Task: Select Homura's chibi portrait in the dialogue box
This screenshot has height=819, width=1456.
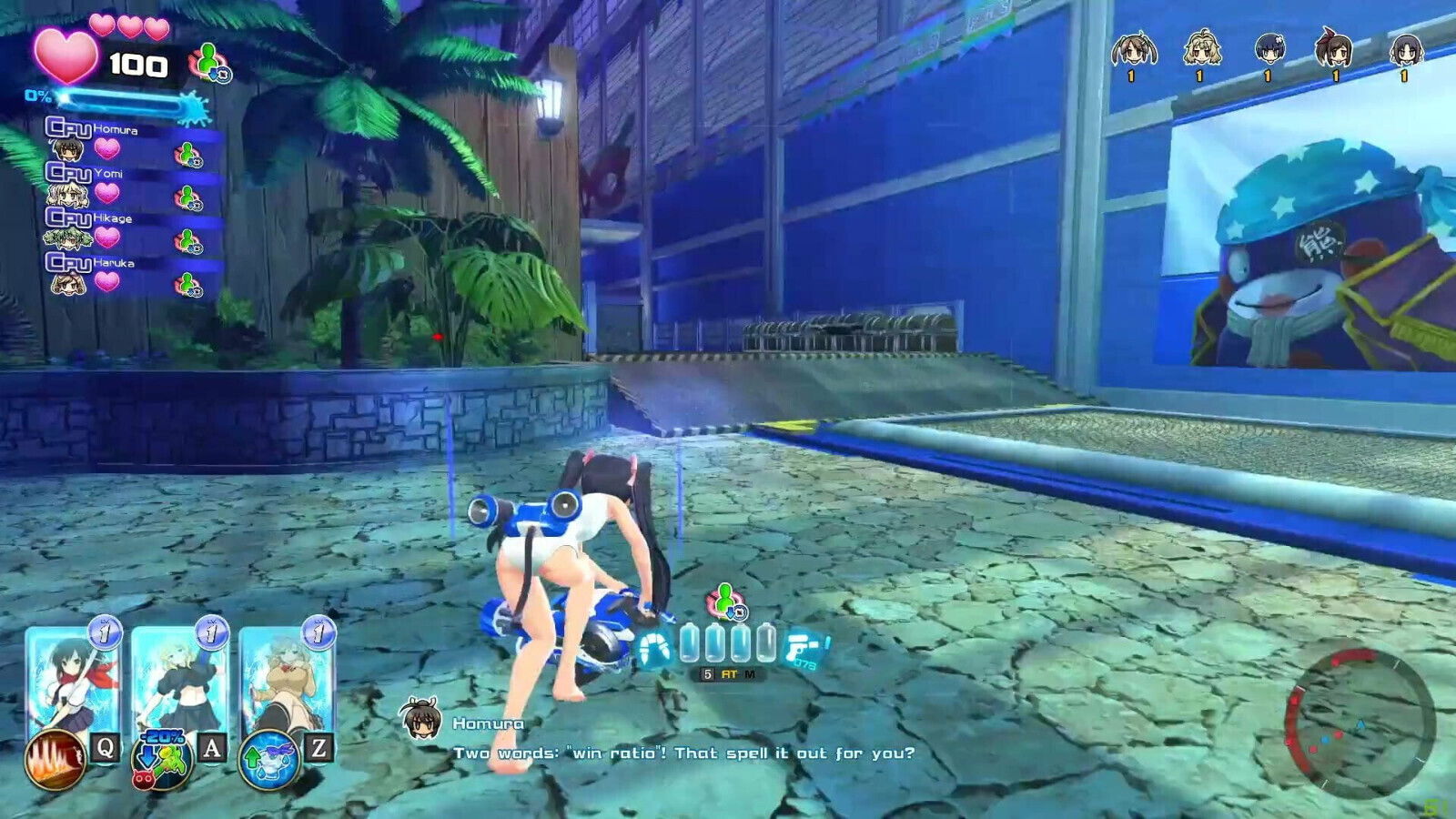Action: tap(422, 719)
